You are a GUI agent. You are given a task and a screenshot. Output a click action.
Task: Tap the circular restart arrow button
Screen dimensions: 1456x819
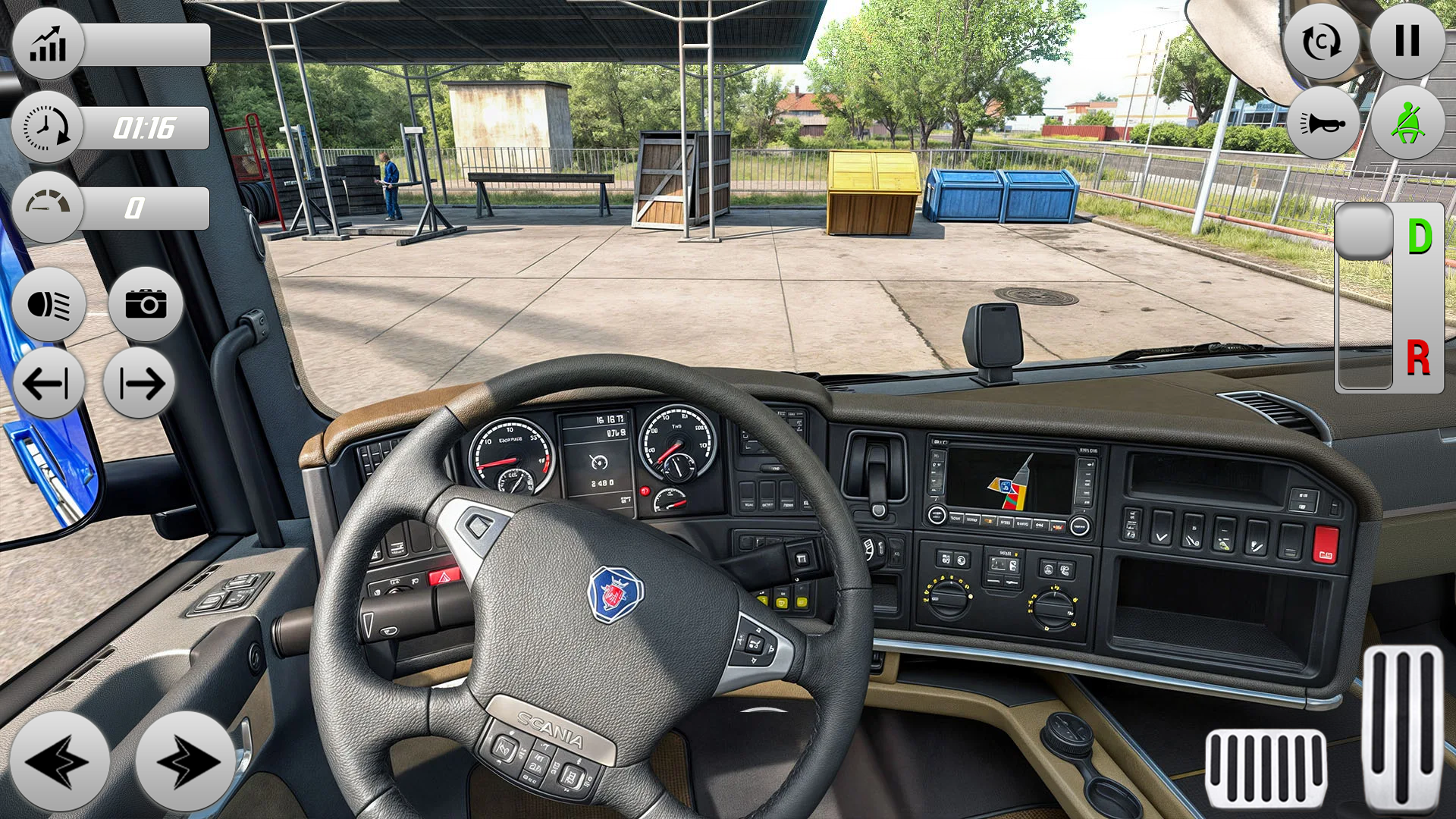pos(1321,42)
